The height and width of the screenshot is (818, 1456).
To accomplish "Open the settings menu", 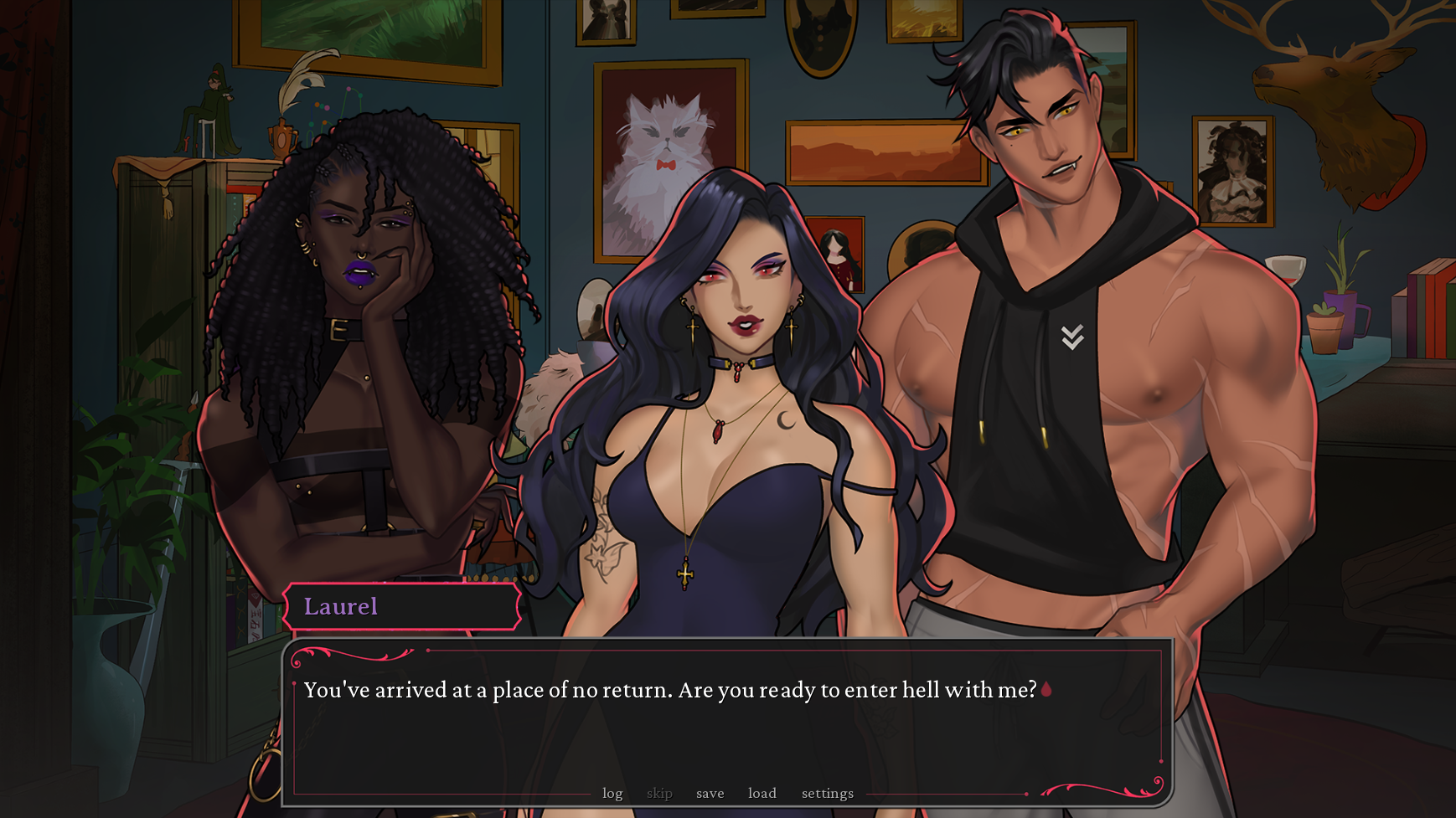I will [x=827, y=793].
